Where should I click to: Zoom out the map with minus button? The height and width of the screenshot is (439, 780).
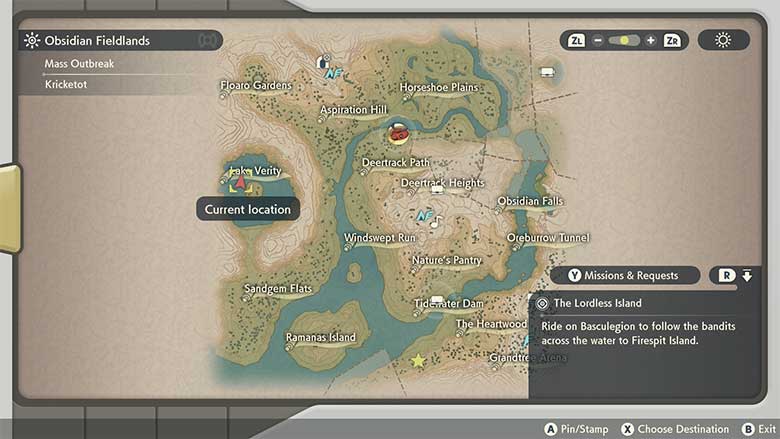598,41
